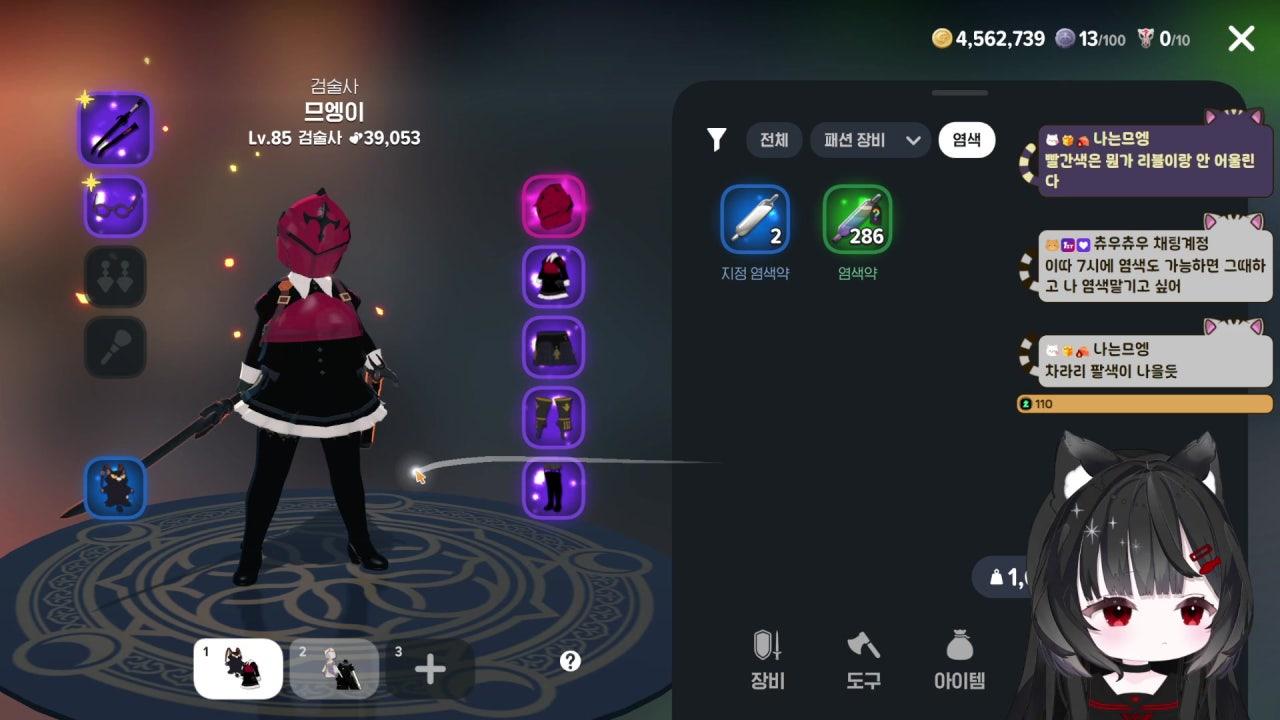Open the inventory filter funnel icon
Screen dimensions: 1280x720
[716, 140]
